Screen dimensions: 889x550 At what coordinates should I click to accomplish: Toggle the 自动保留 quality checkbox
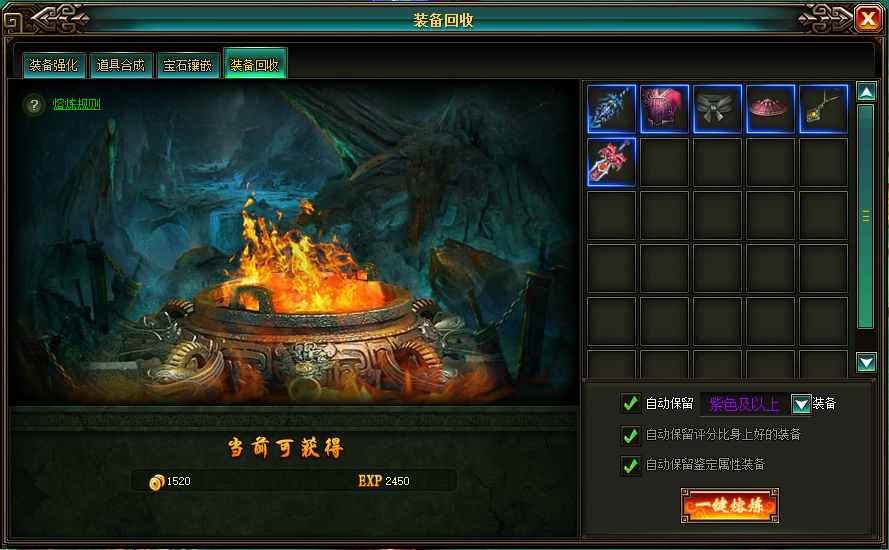630,403
